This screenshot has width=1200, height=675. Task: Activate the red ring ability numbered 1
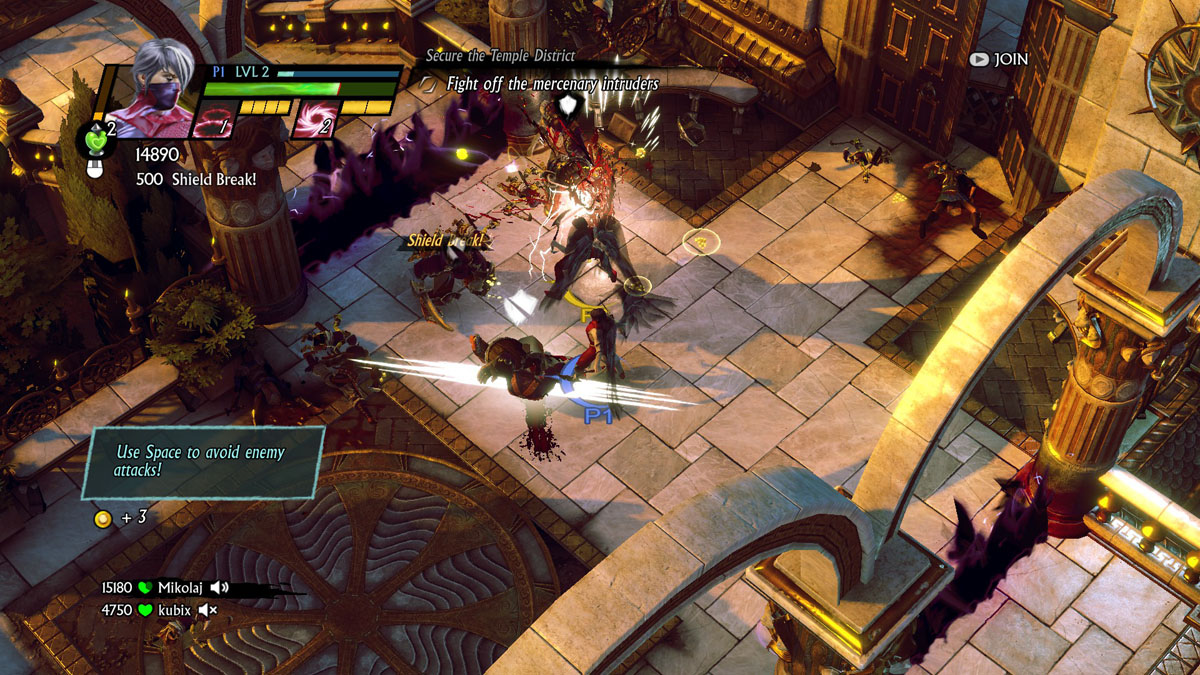(213, 121)
